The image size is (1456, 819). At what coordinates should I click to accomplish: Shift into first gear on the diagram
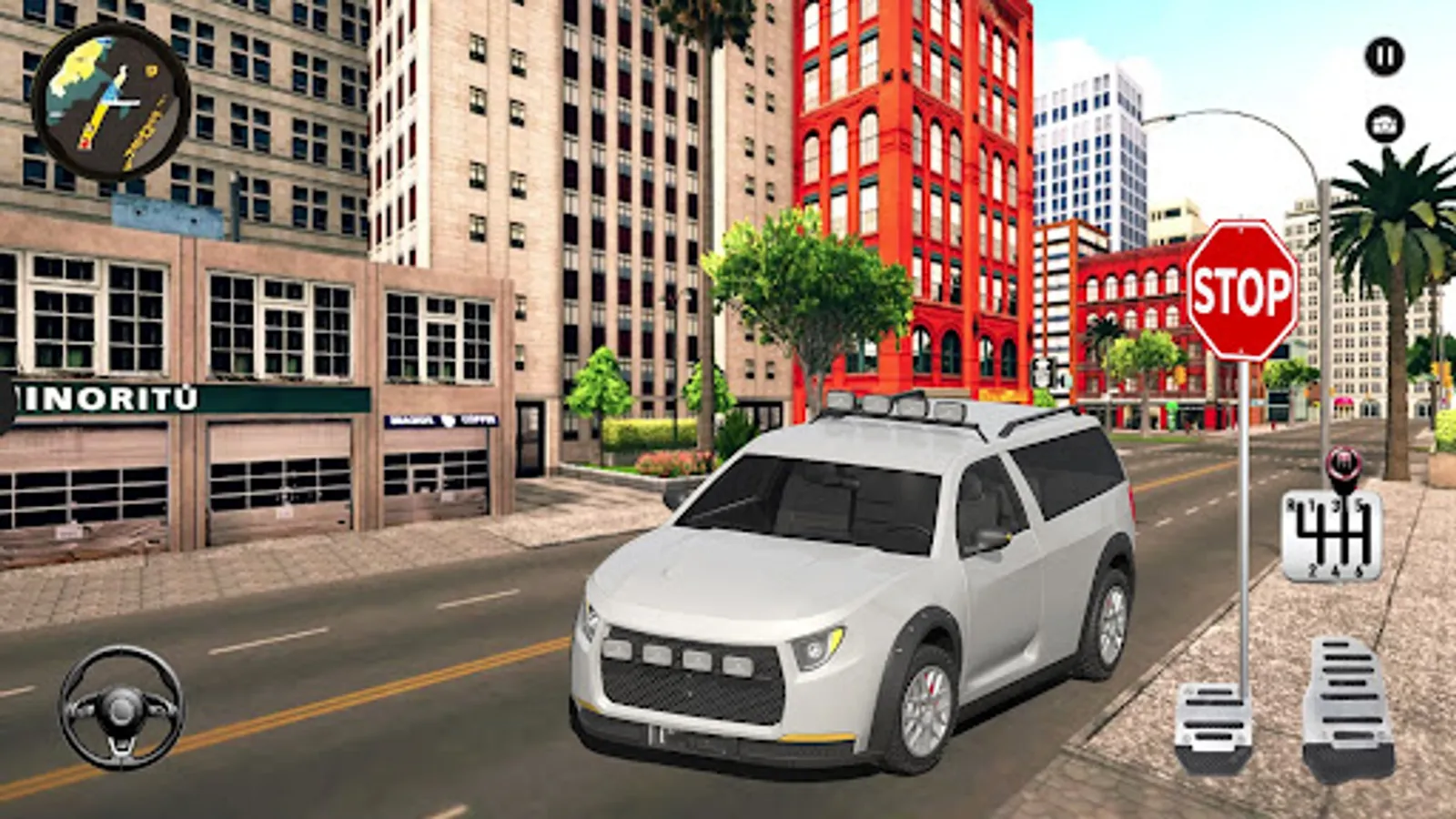(x=1311, y=503)
